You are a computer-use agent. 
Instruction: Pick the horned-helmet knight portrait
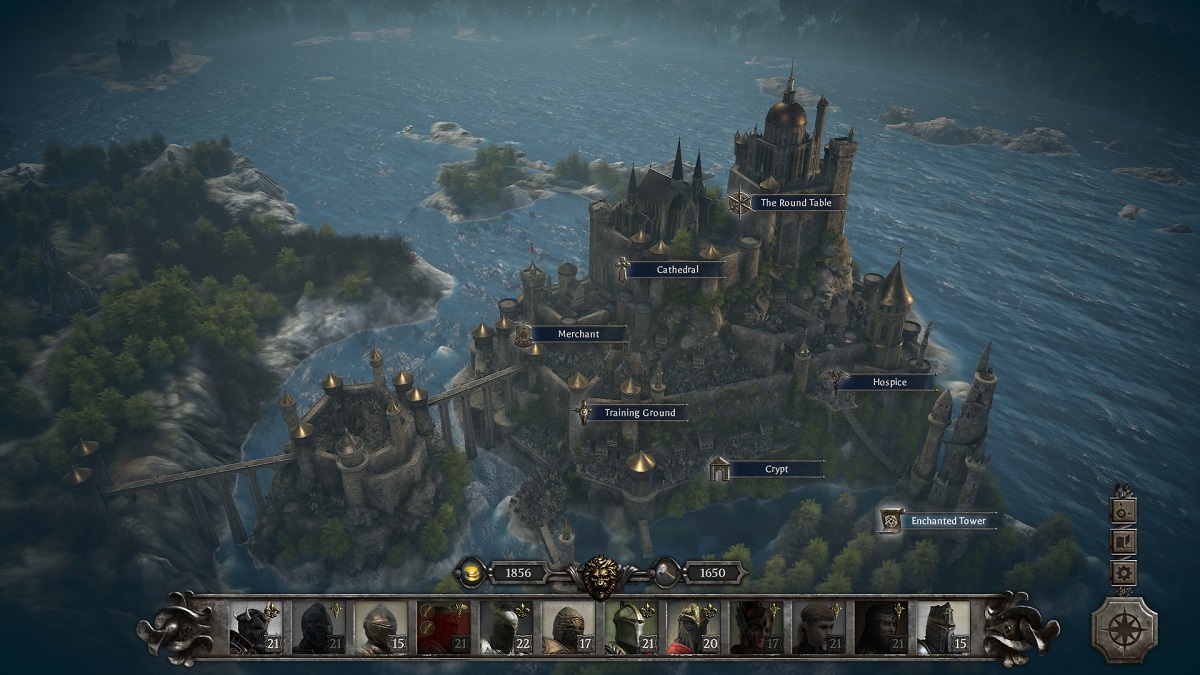(258, 628)
